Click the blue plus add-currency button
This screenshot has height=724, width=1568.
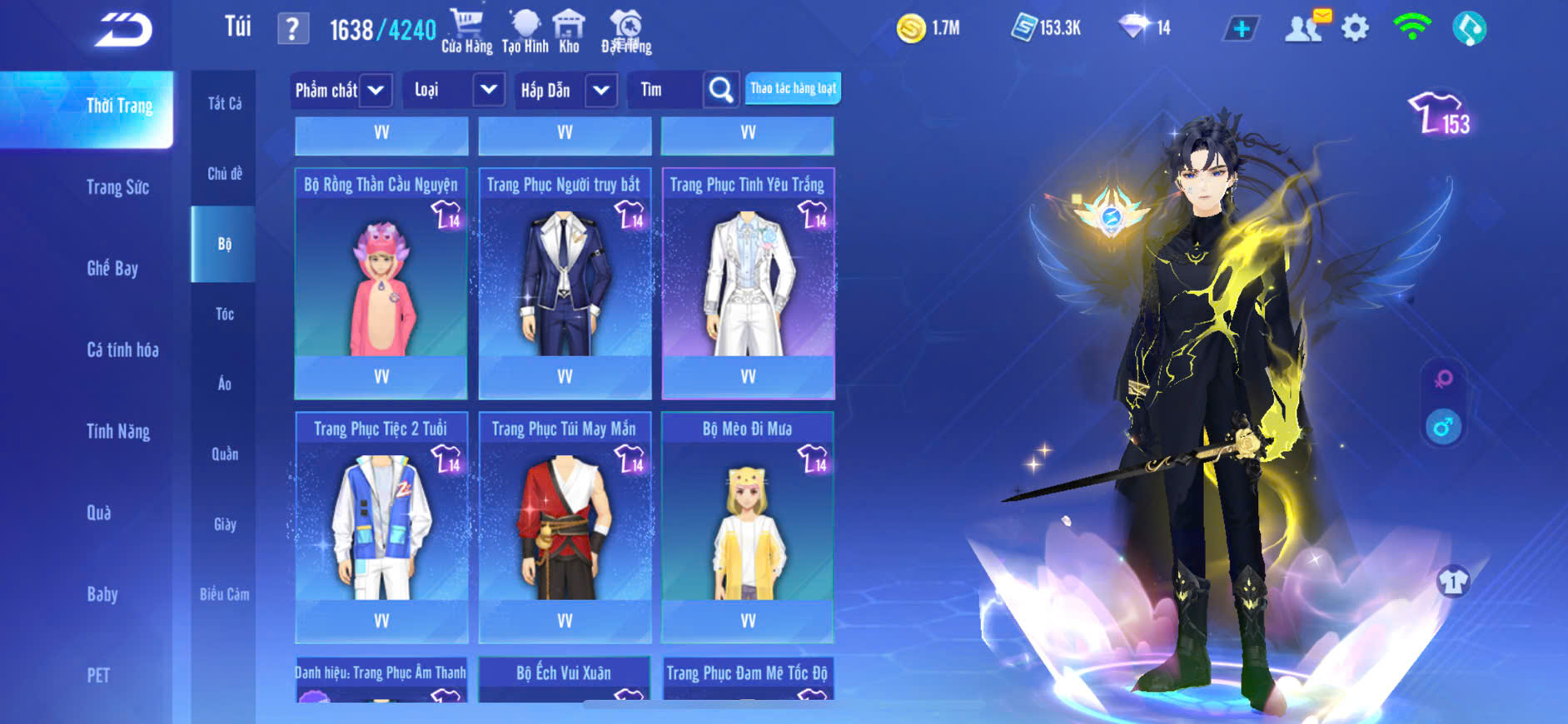(1241, 29)
